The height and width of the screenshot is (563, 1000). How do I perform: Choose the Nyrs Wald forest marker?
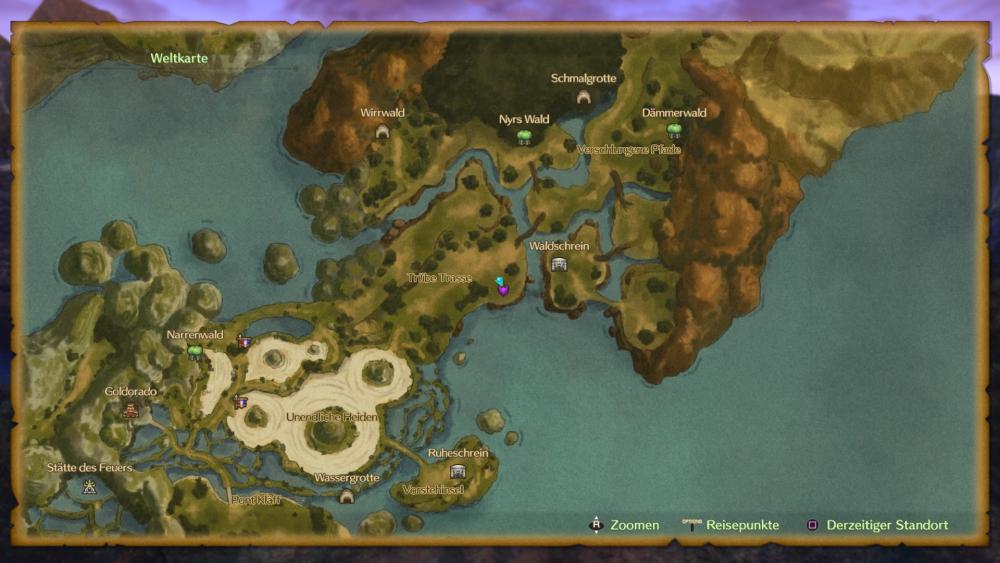click(x=523, y=137)
